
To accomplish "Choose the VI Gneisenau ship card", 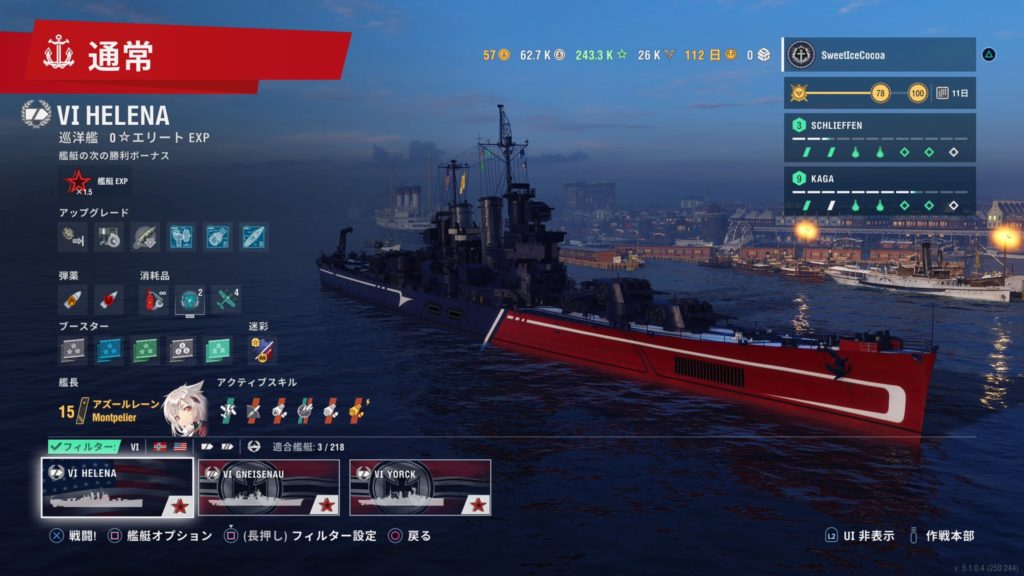I will (x=266, y=487).
